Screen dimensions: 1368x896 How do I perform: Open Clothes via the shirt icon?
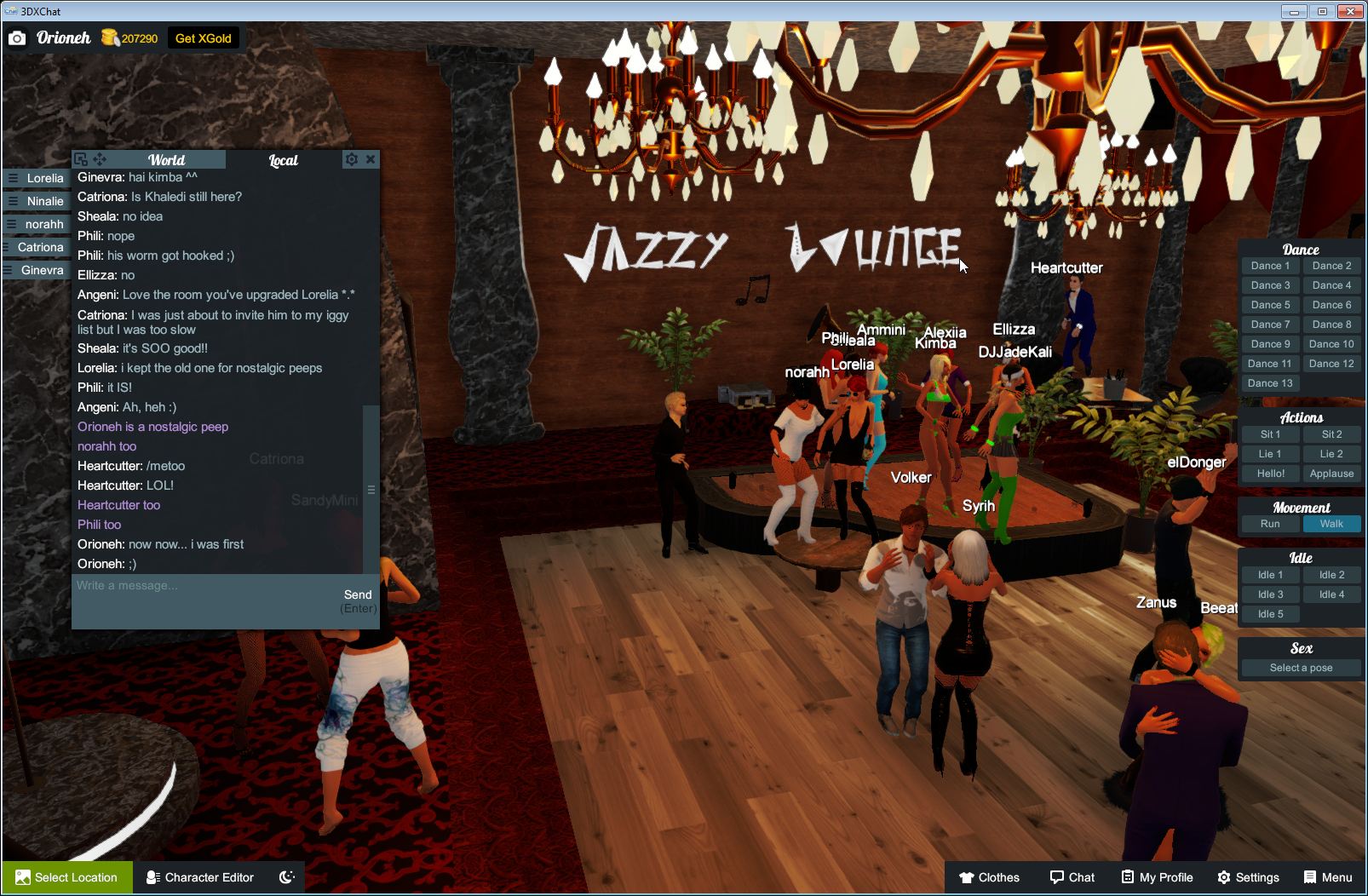tap(968, 877)
